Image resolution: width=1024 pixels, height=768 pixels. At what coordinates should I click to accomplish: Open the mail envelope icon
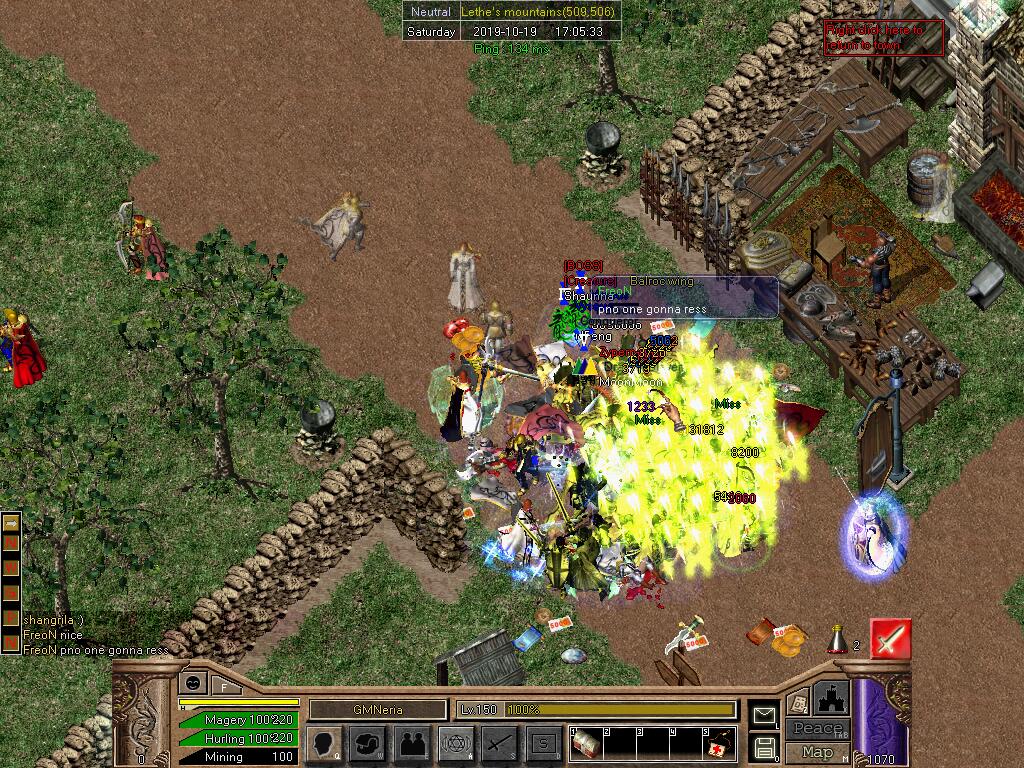click(764, 715)
